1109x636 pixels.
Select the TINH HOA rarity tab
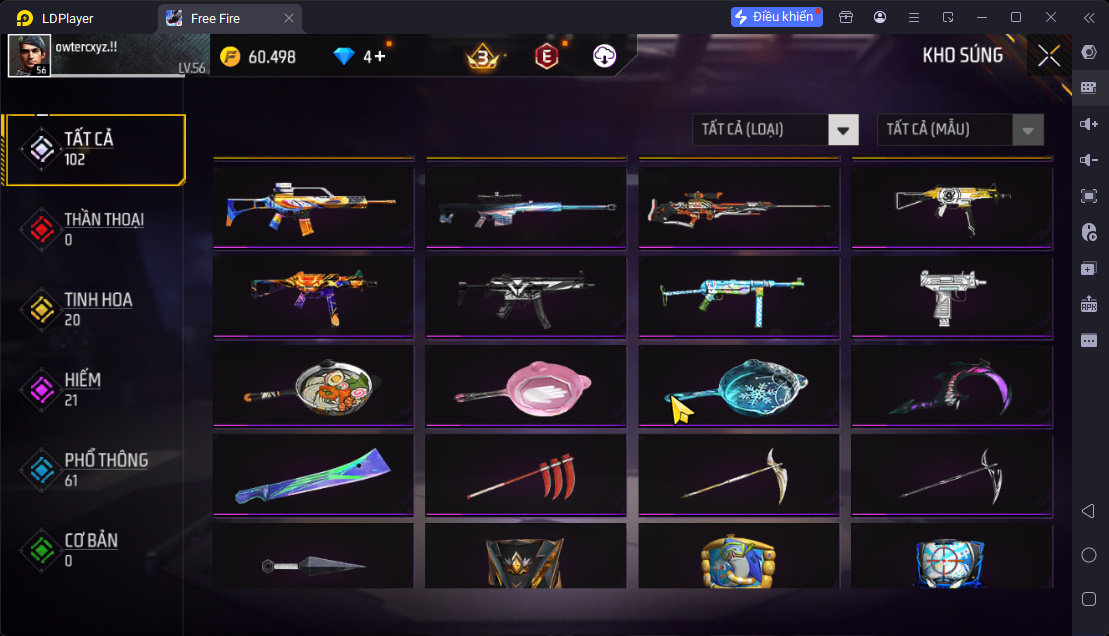[x=94, y=309]
